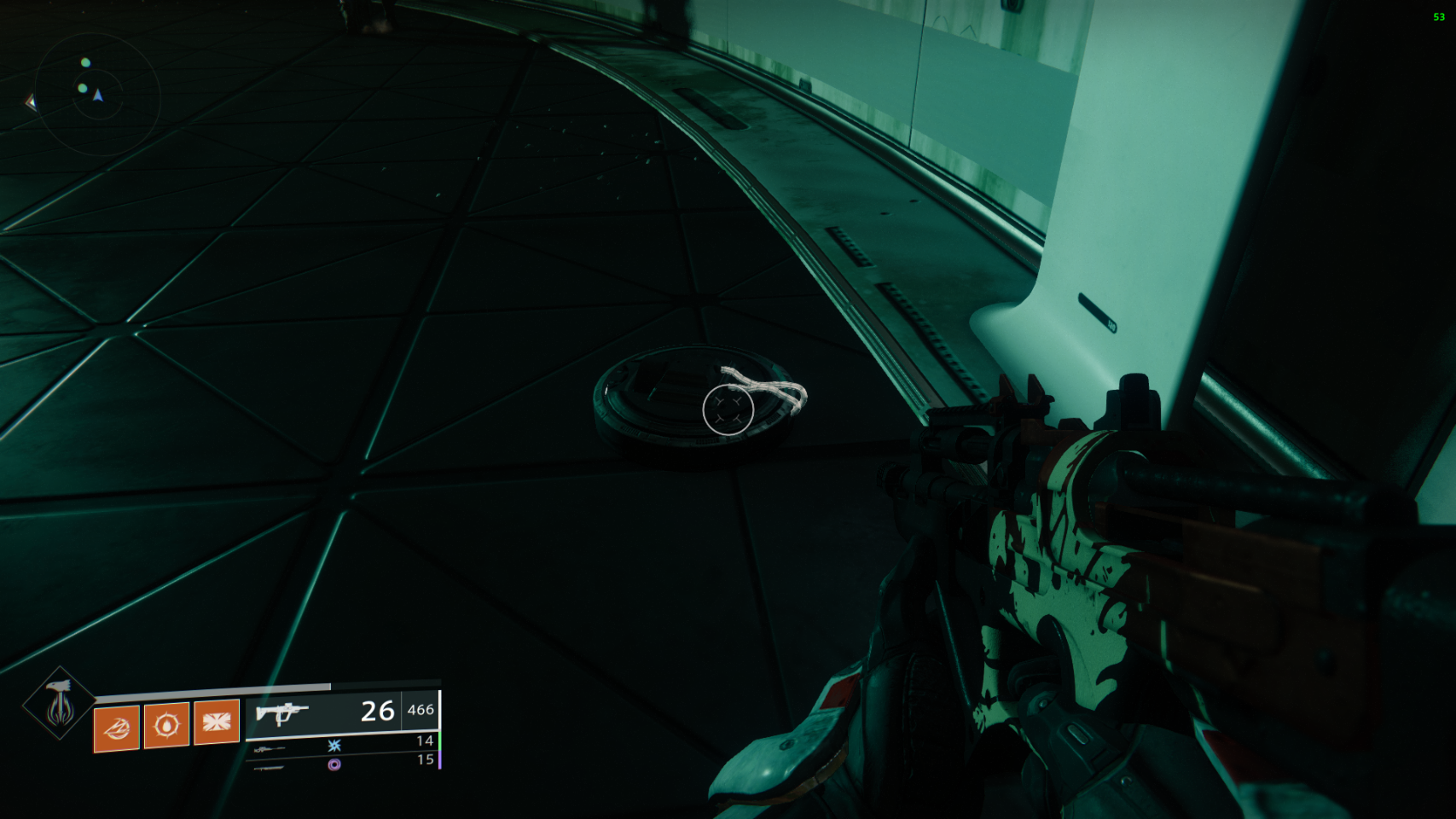
Task: Select the equipped submachine gun weapon icon
Action: (281, 712)
